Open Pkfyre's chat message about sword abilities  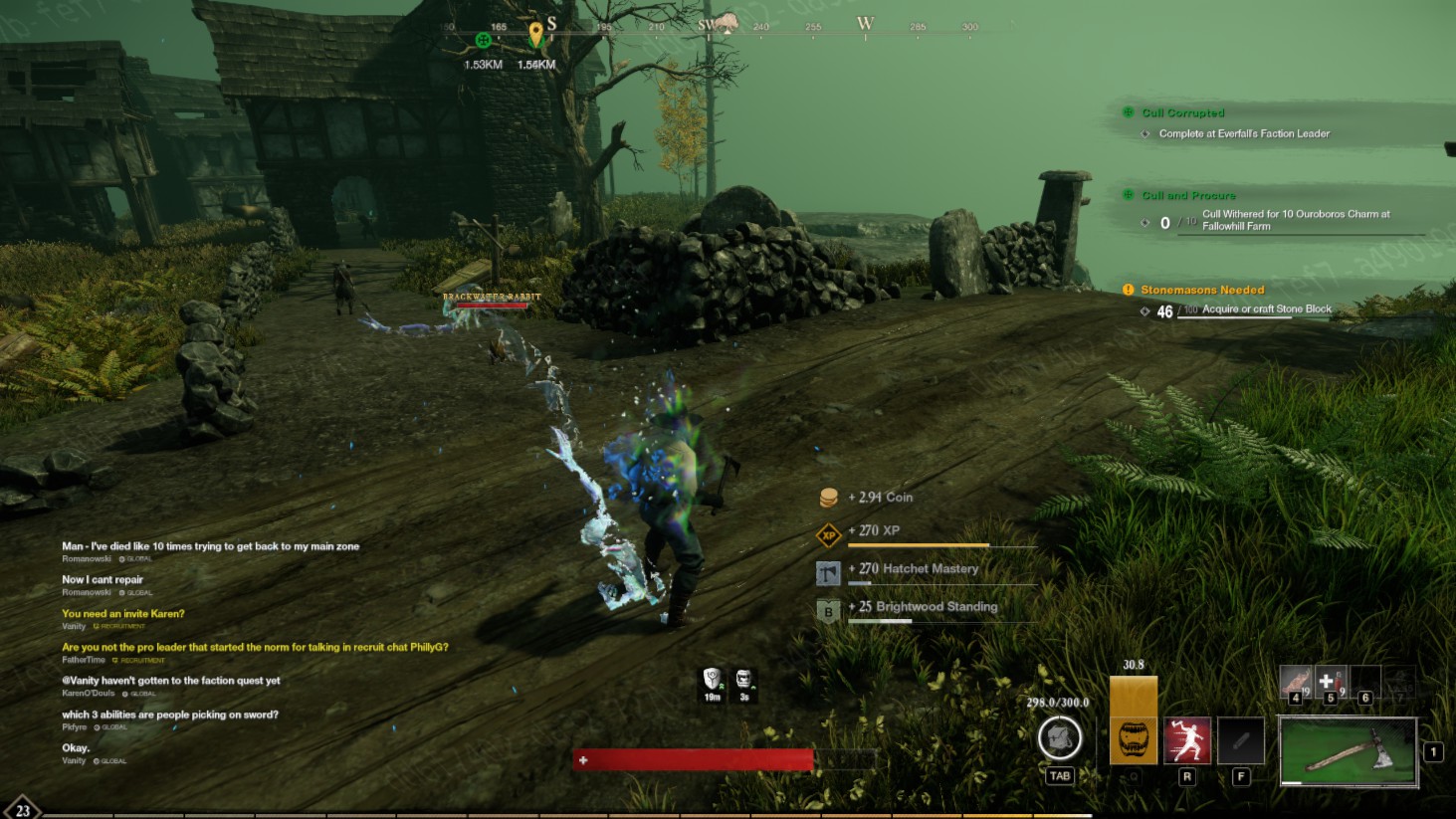click(170, 715)
